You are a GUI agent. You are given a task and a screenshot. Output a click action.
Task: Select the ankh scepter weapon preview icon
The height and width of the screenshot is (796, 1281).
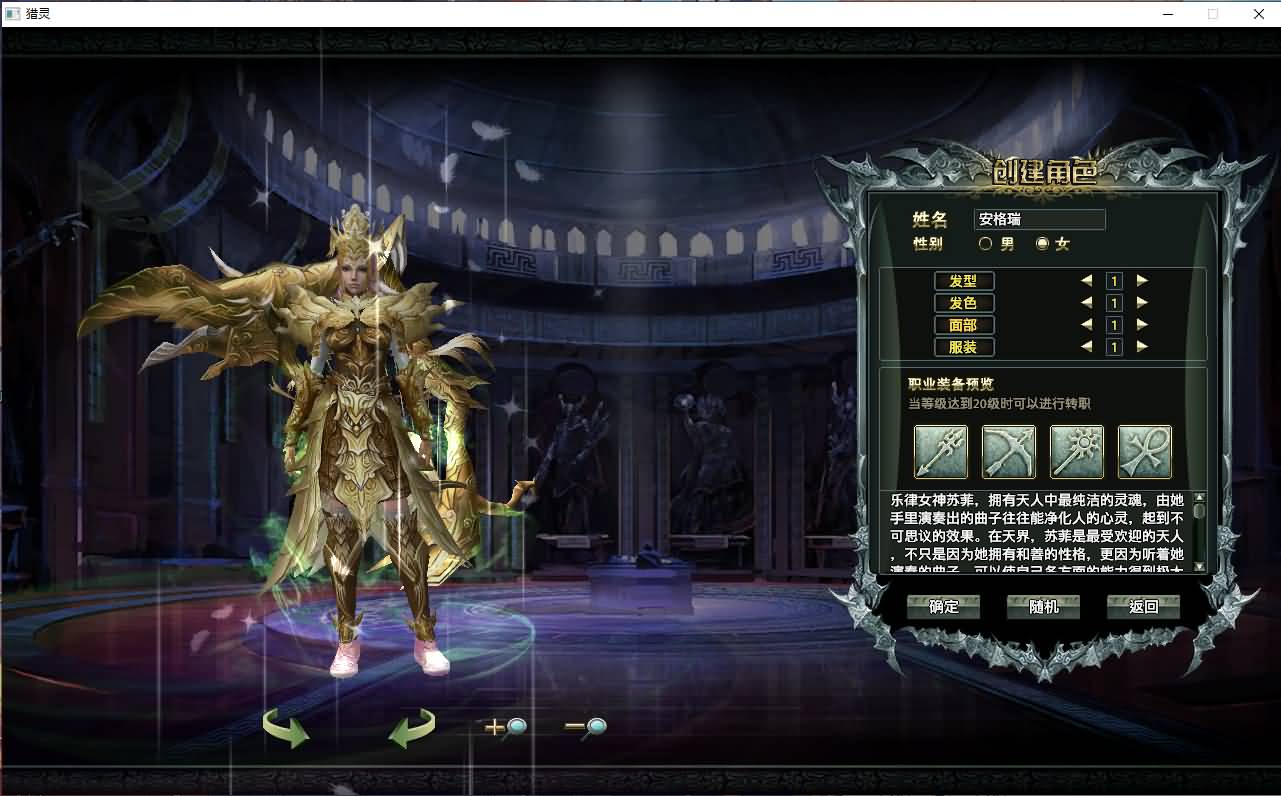click(1146, 452)
